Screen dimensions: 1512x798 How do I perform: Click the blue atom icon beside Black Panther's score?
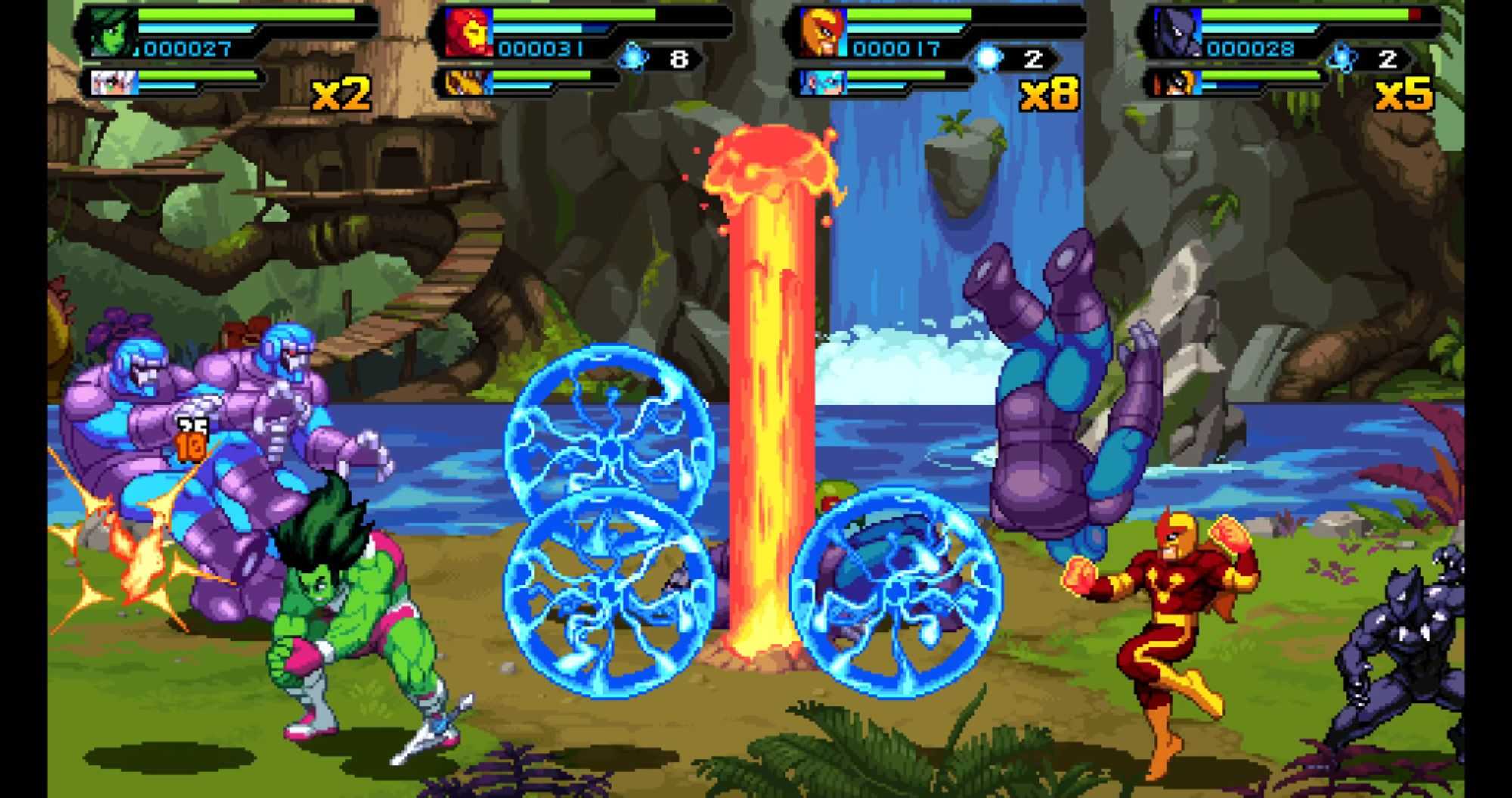coord(1341,57)
